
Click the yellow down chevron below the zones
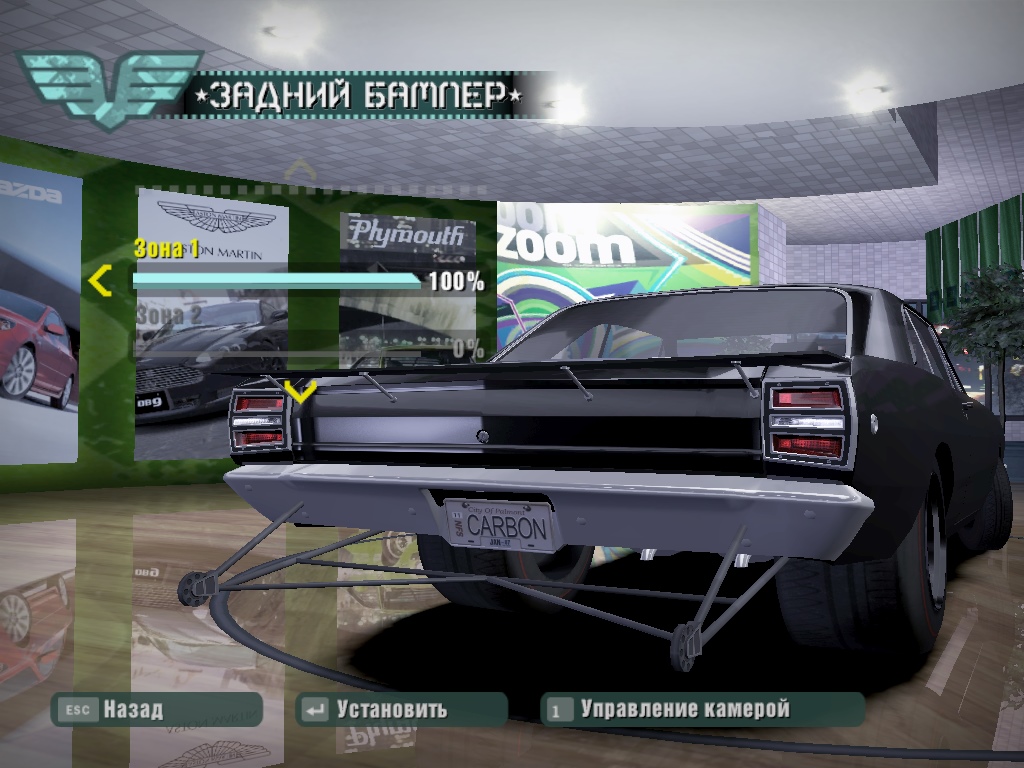point(300,389)
